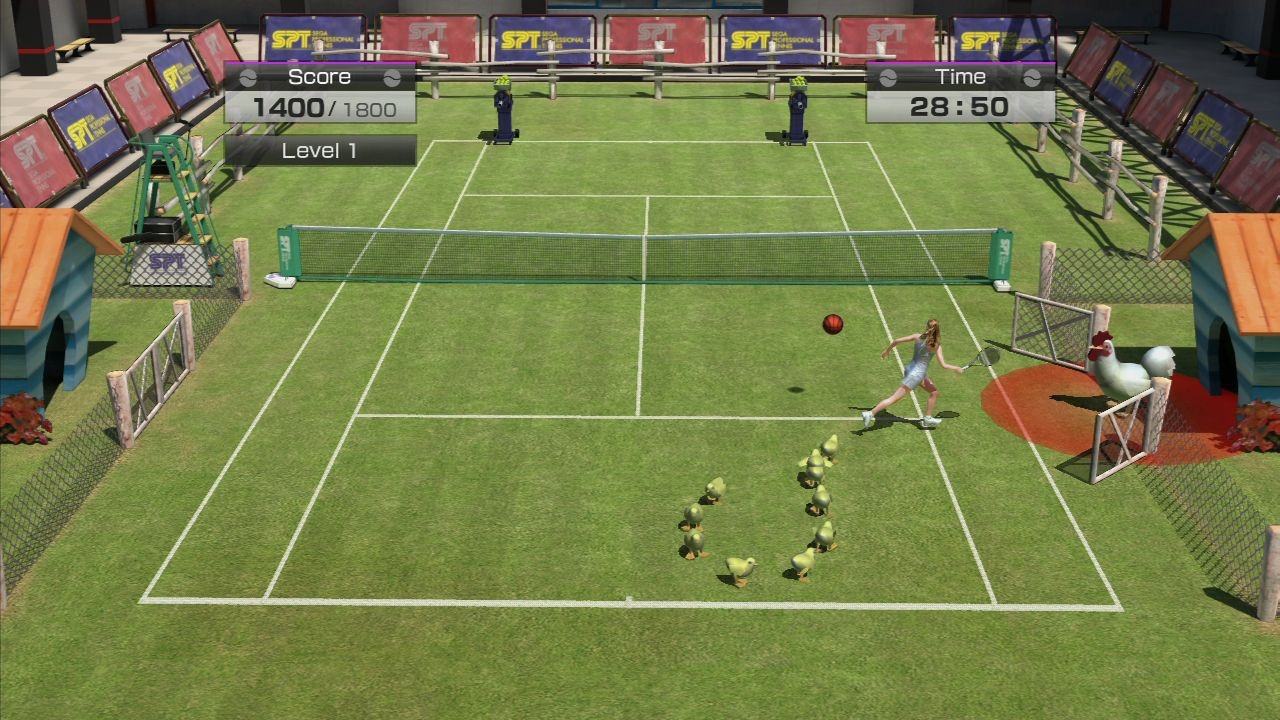The width and height of the screenshot is (1280, 720).
Task: Click the 1400/1800 score counter
Action: [x=322, y=106]
